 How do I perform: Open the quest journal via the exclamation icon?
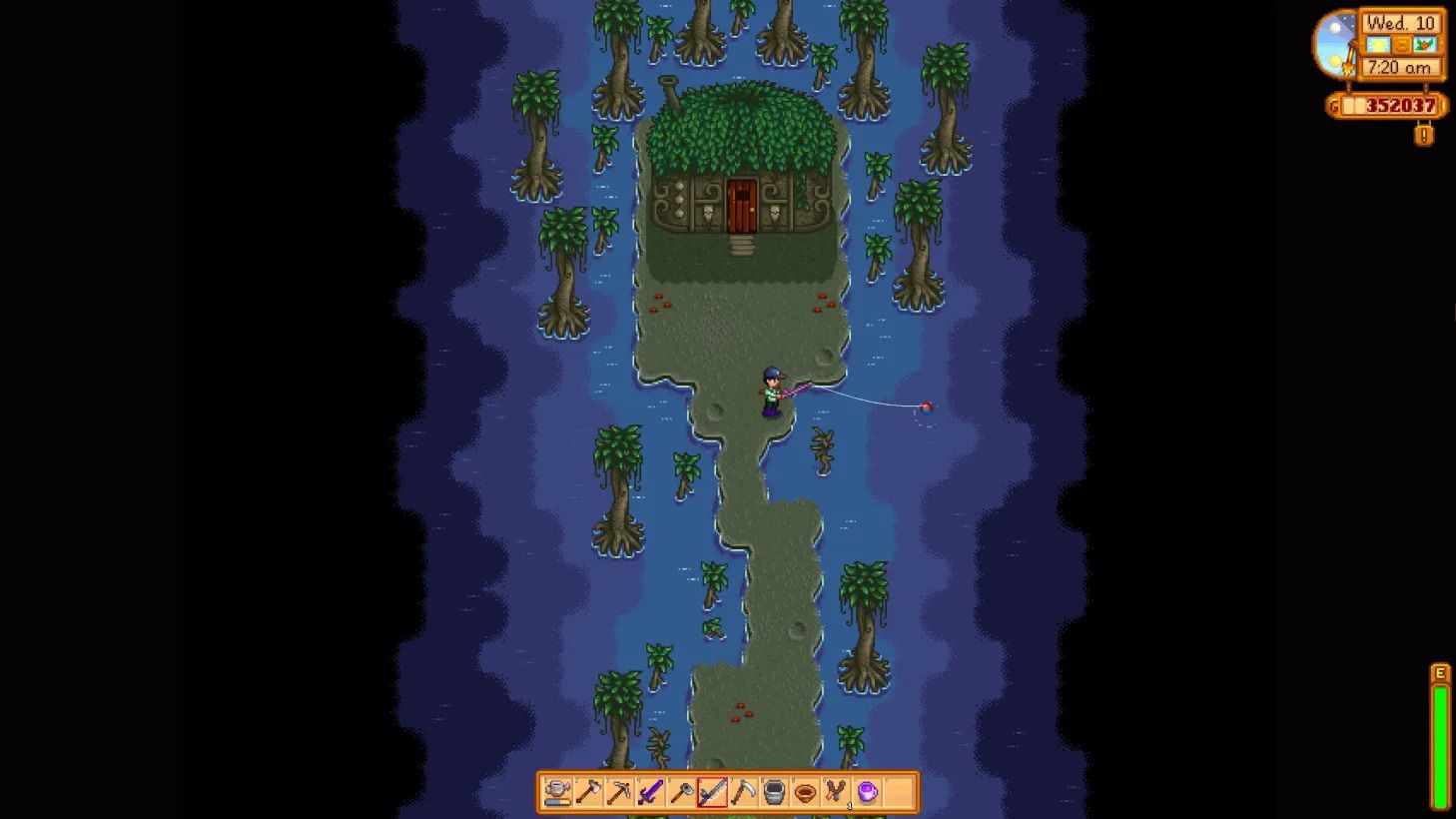click(1422, 133)
